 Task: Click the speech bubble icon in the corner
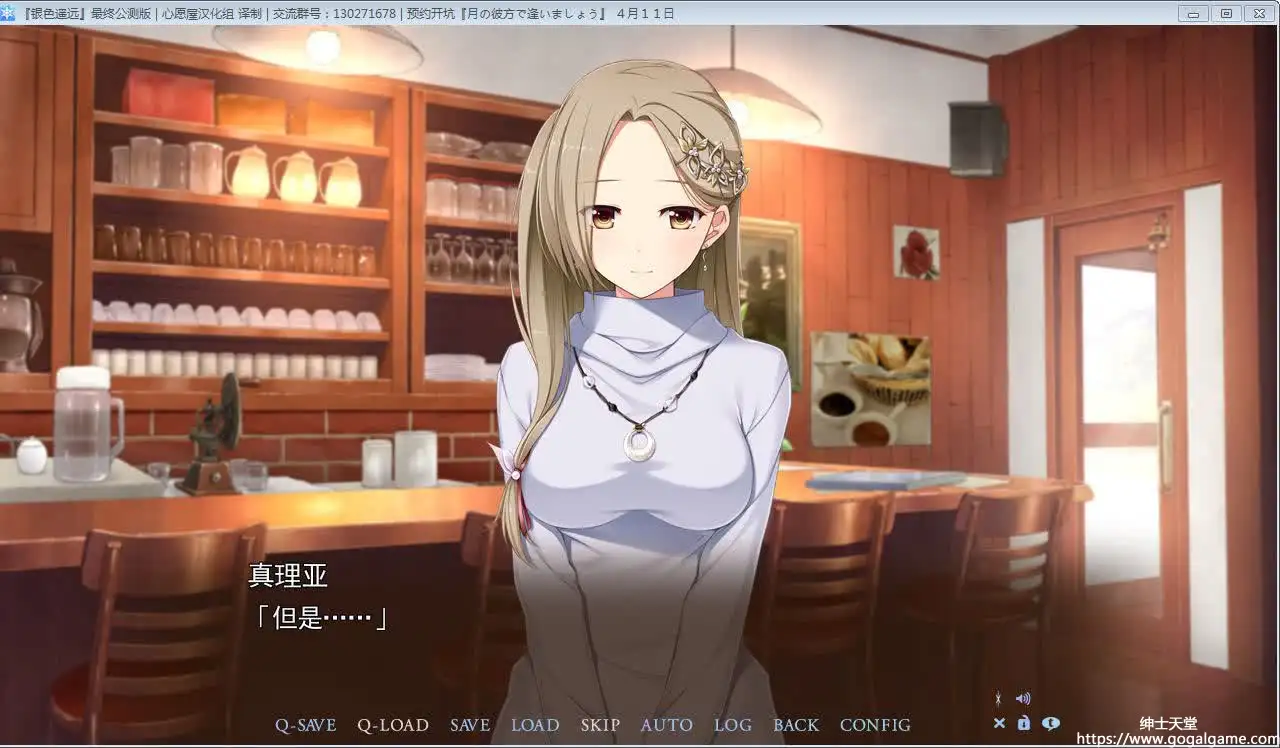tap(1051, 723)
